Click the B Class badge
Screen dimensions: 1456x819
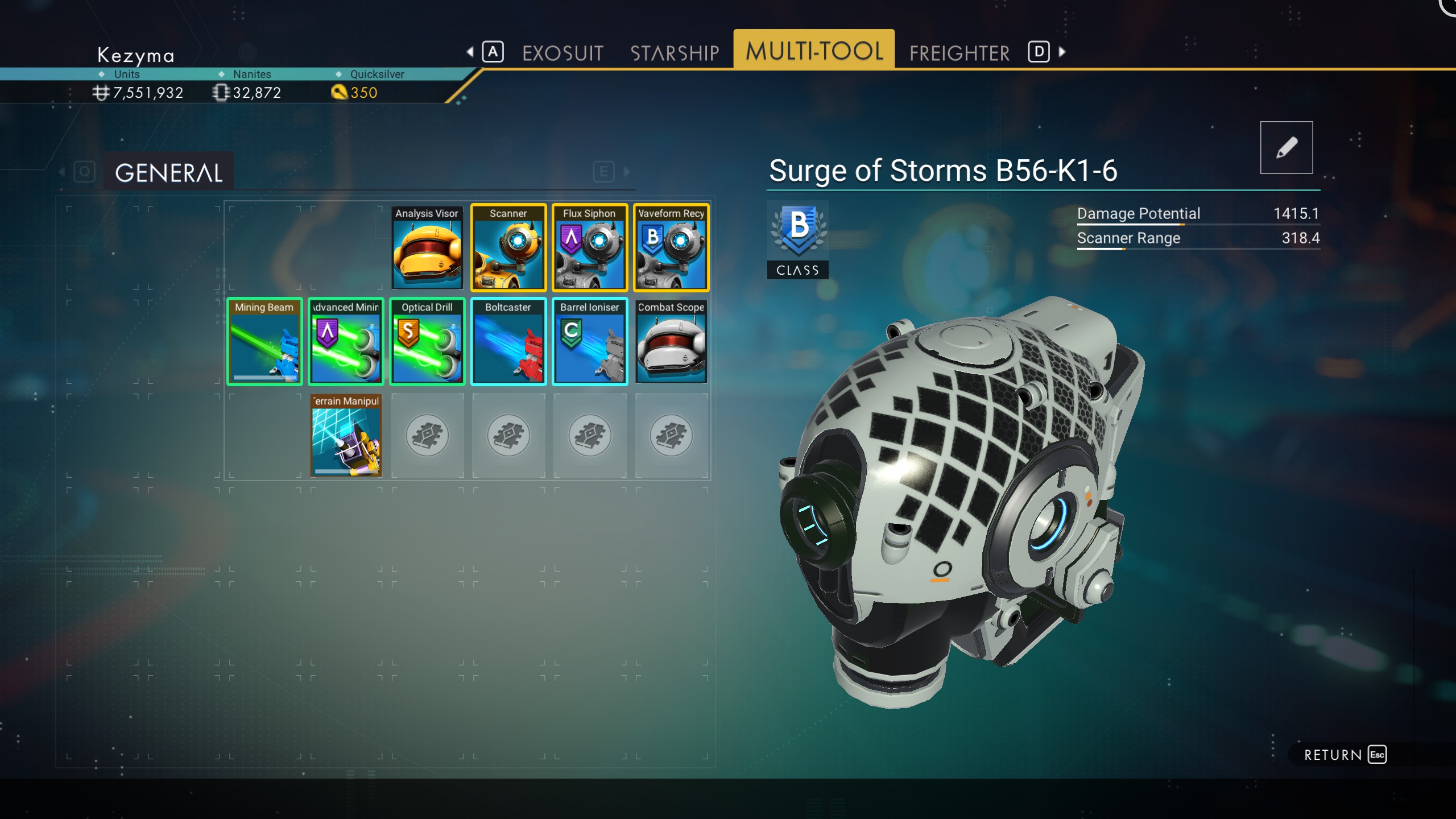click(x=797, y=239)
